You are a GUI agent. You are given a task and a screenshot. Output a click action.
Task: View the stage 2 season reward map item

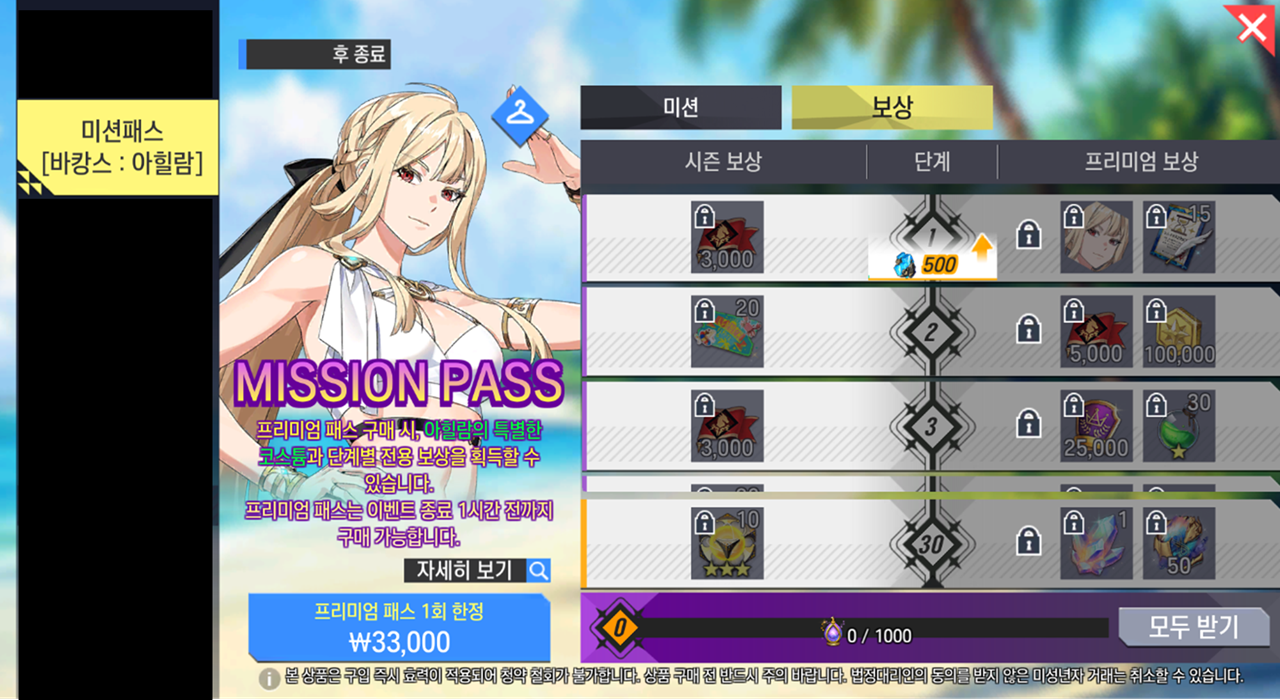point(727,331)
